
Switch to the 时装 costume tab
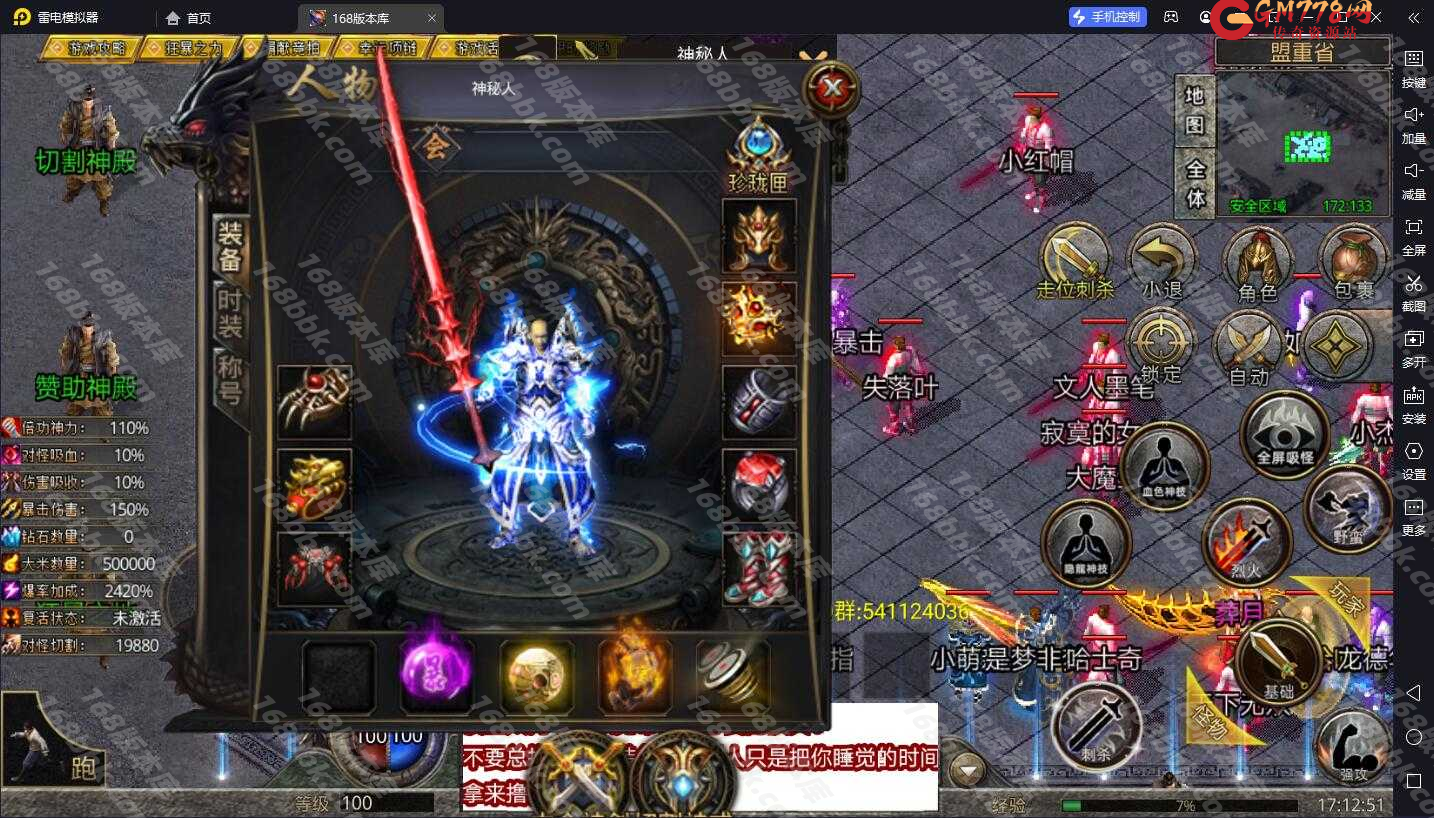(x=230, y=312)
